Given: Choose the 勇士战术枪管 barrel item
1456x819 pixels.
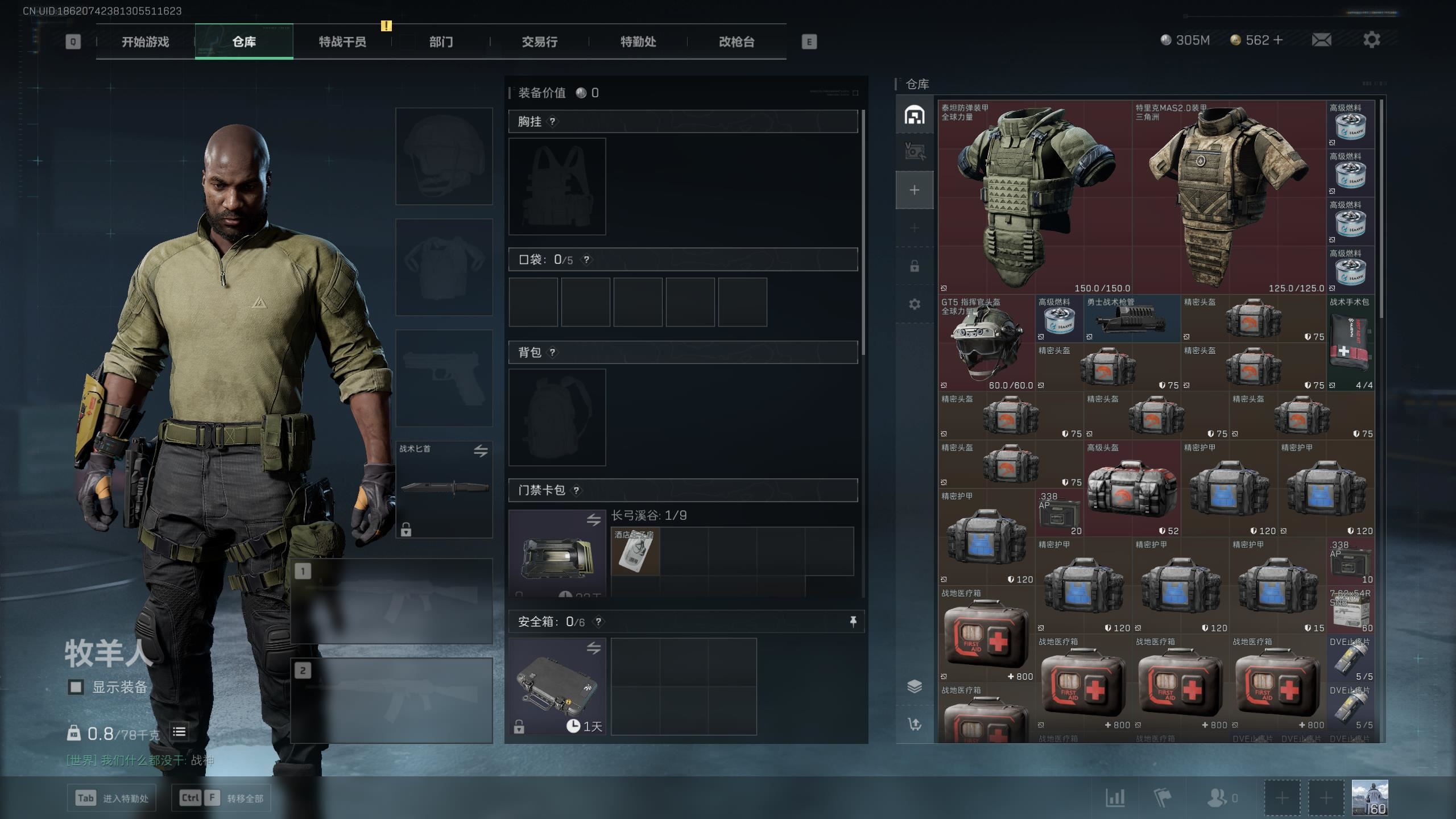Looking at the screenshot, I should coord(1132,319).
